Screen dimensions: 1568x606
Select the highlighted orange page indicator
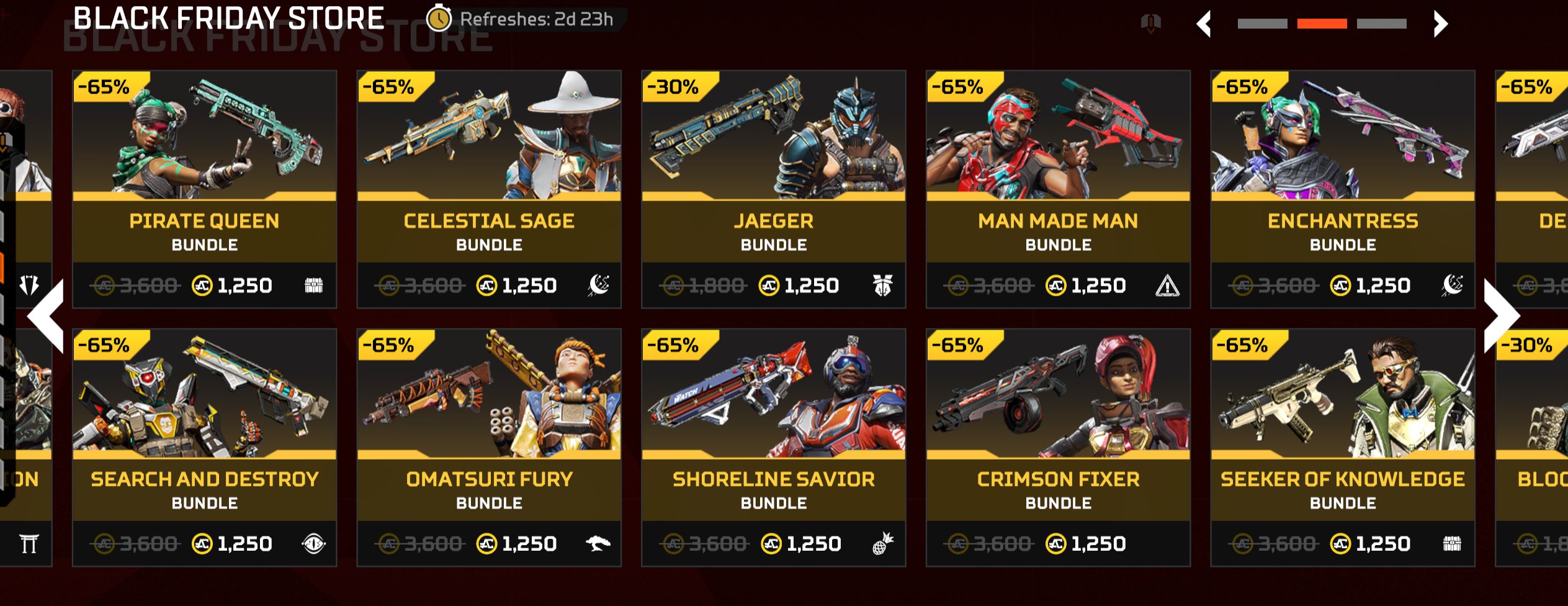[x=1322, y=24]
